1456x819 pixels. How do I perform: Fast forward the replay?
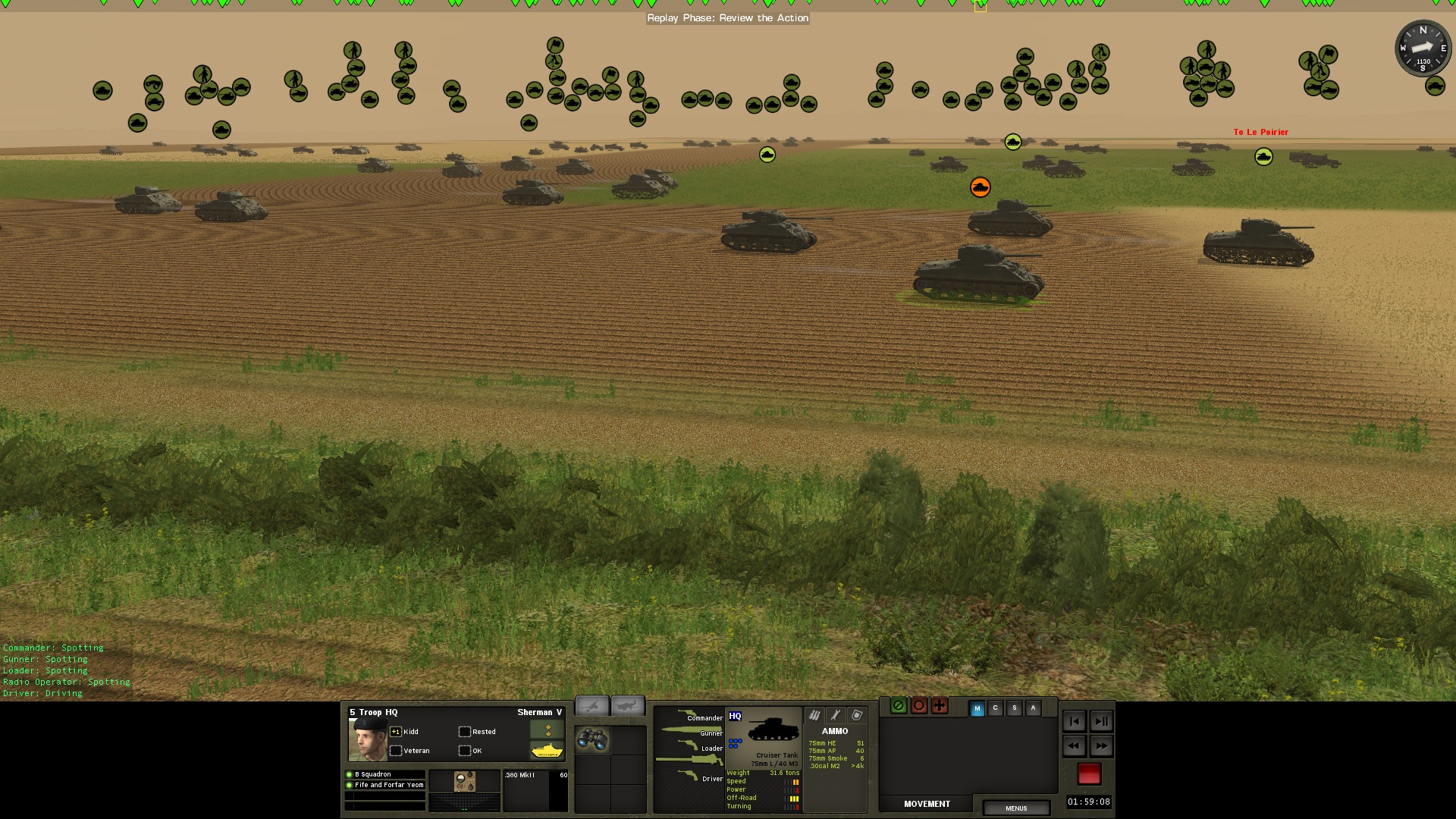(1101, 746)
